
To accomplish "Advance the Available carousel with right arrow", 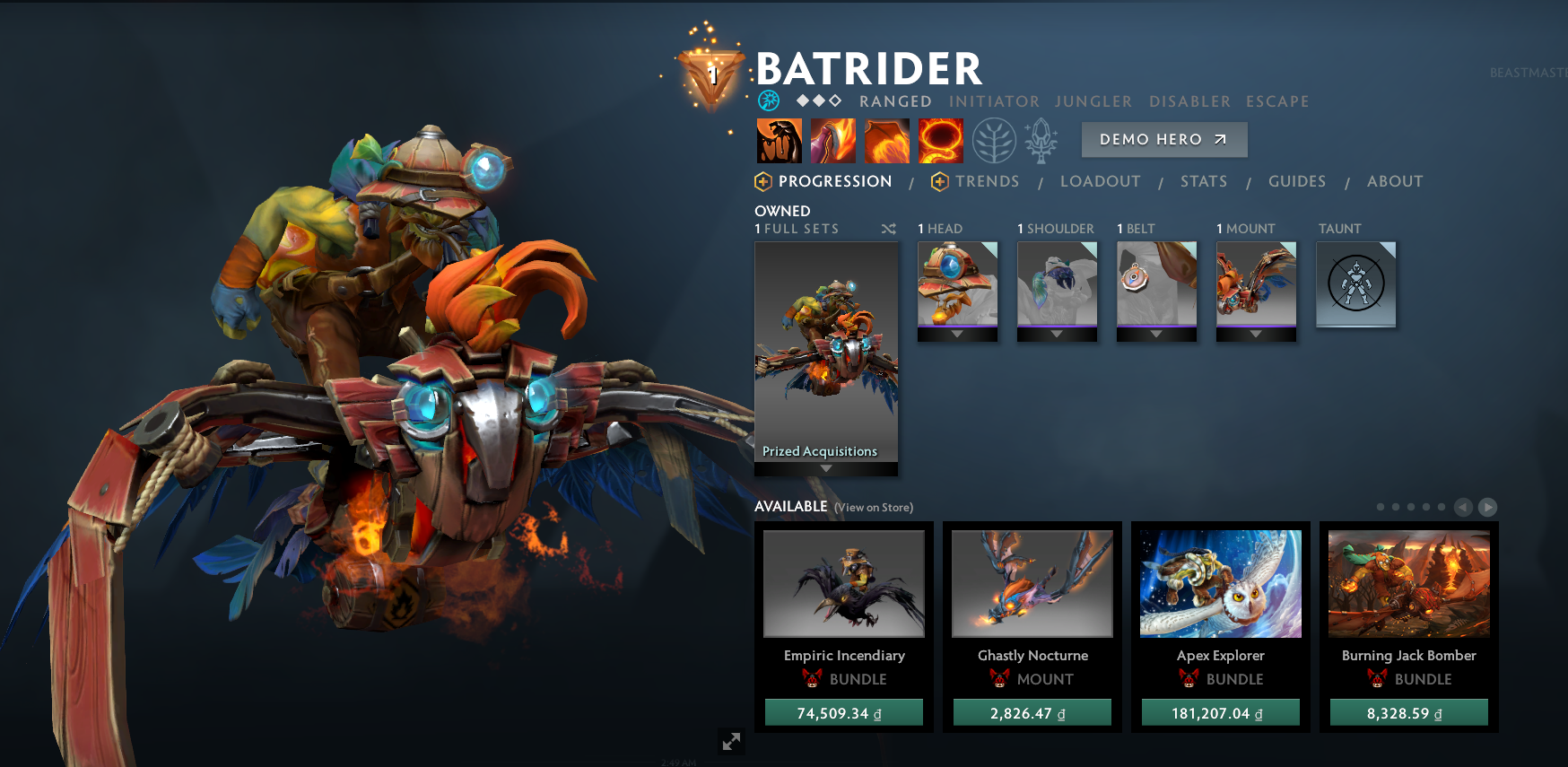I will pyautogui.click(x=1487, y=507).
